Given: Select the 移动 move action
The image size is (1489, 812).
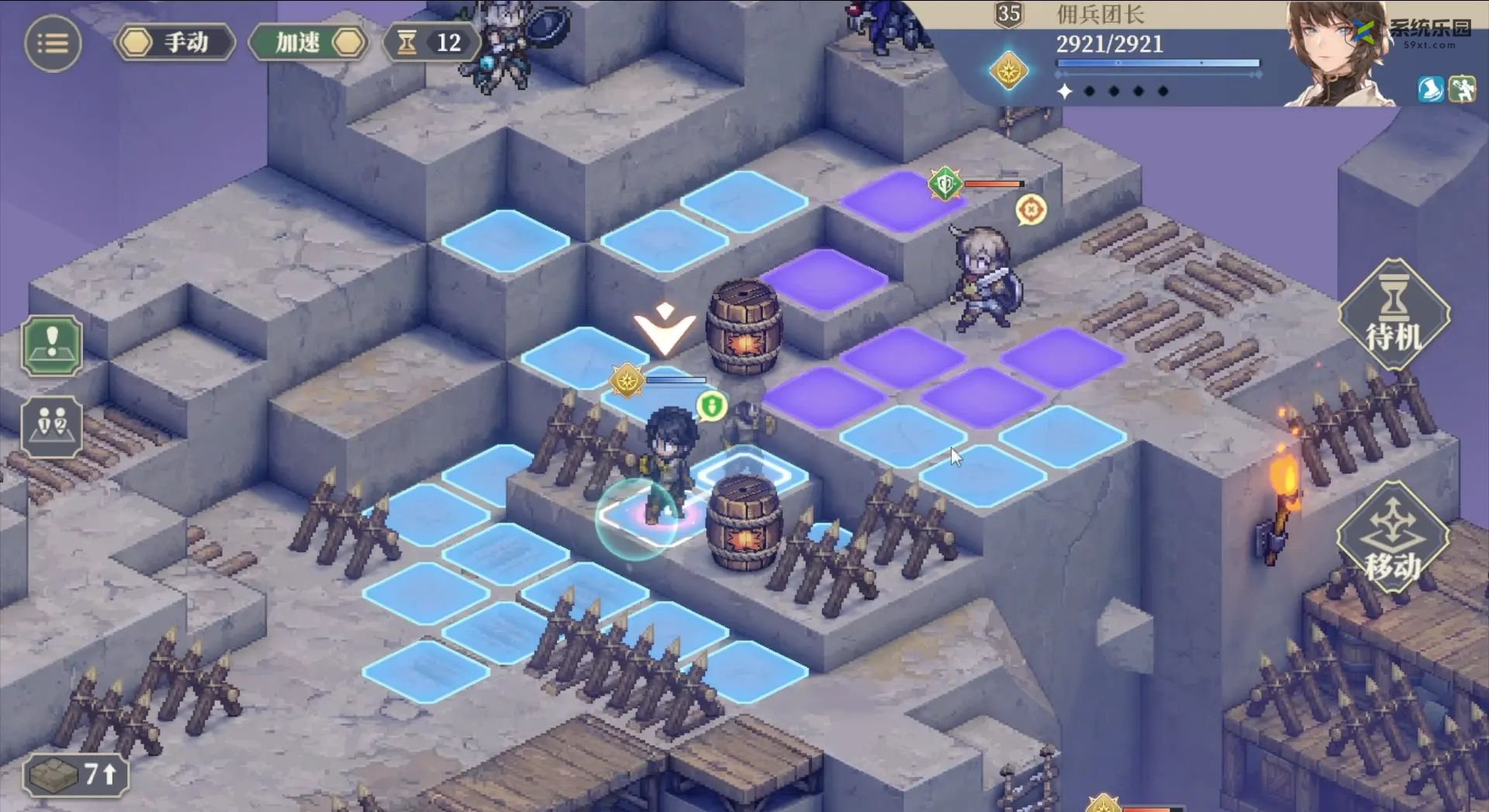Looking at the screenshot, I should point(1394,538).
